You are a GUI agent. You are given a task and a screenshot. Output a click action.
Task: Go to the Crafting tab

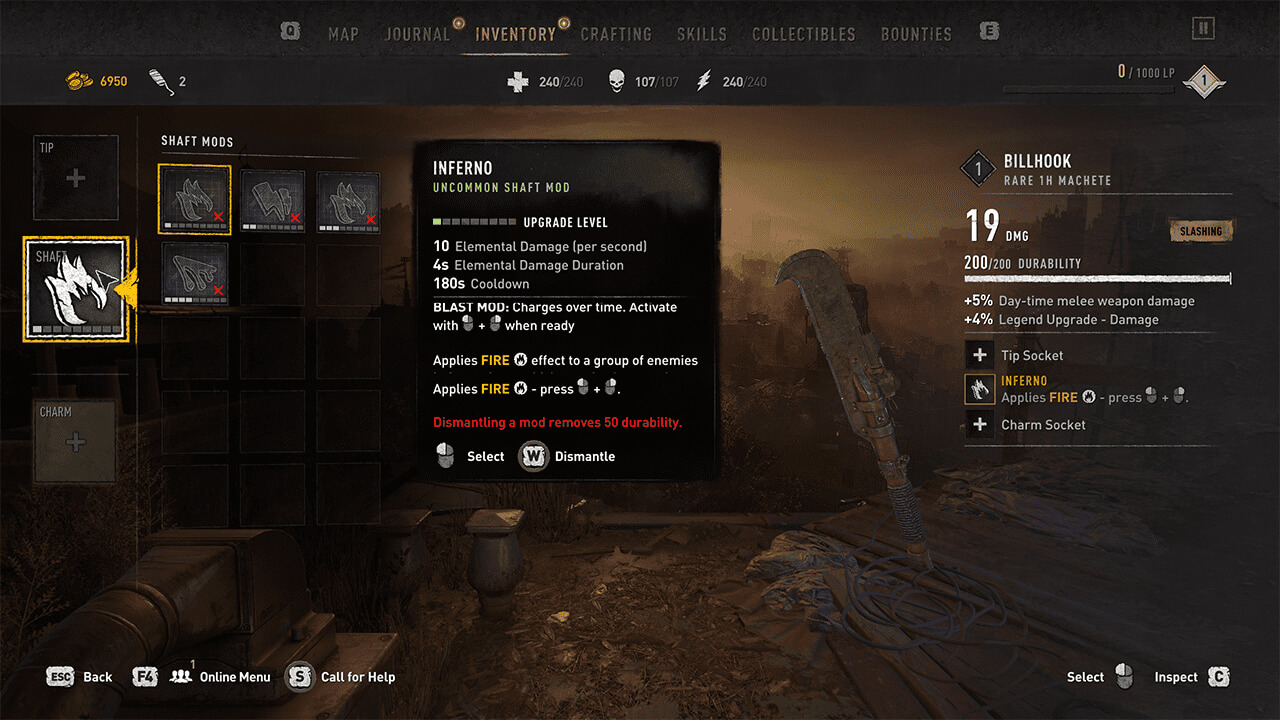[616, 34]
